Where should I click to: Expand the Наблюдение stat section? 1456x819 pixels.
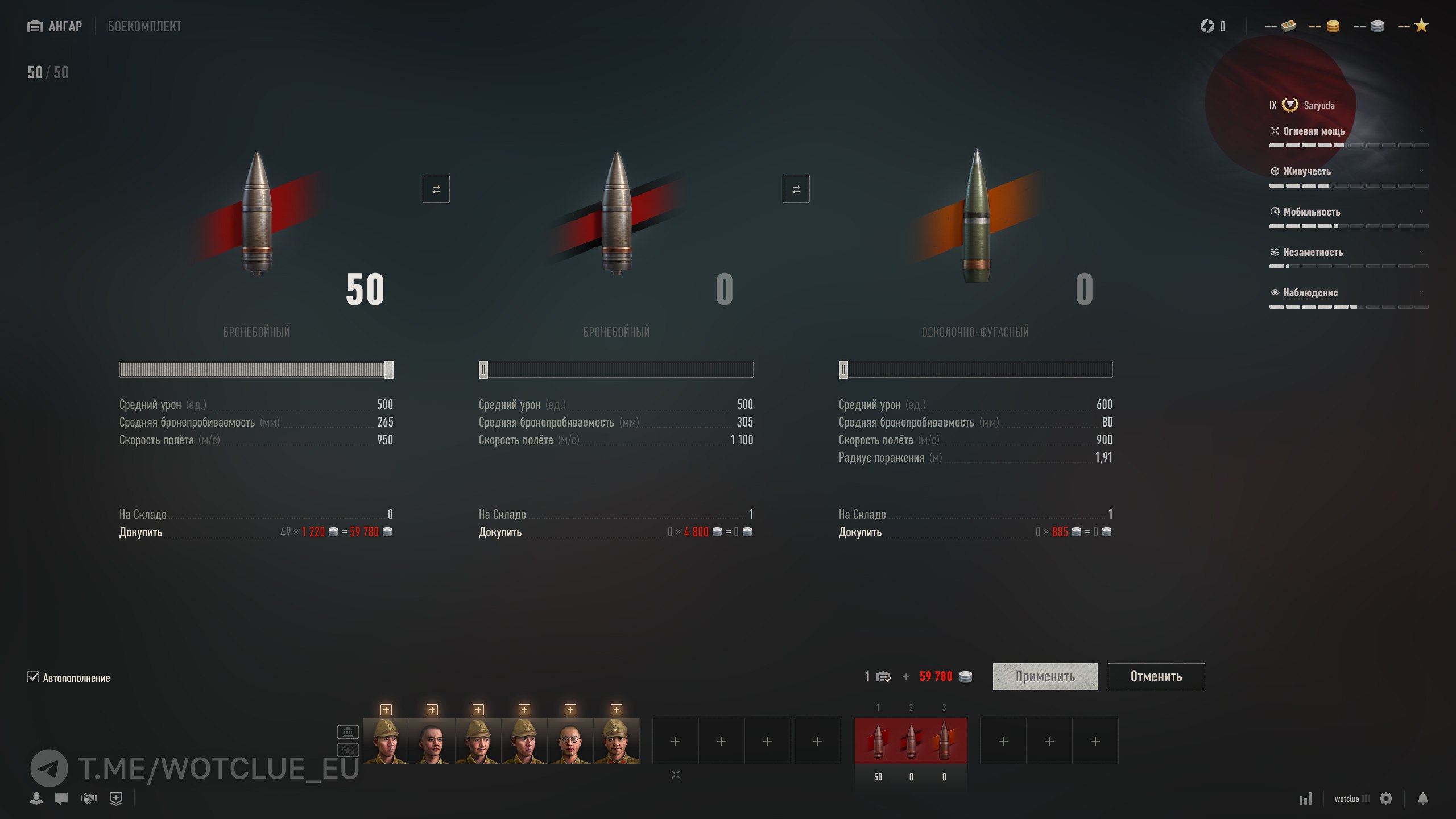point(1348,292)
